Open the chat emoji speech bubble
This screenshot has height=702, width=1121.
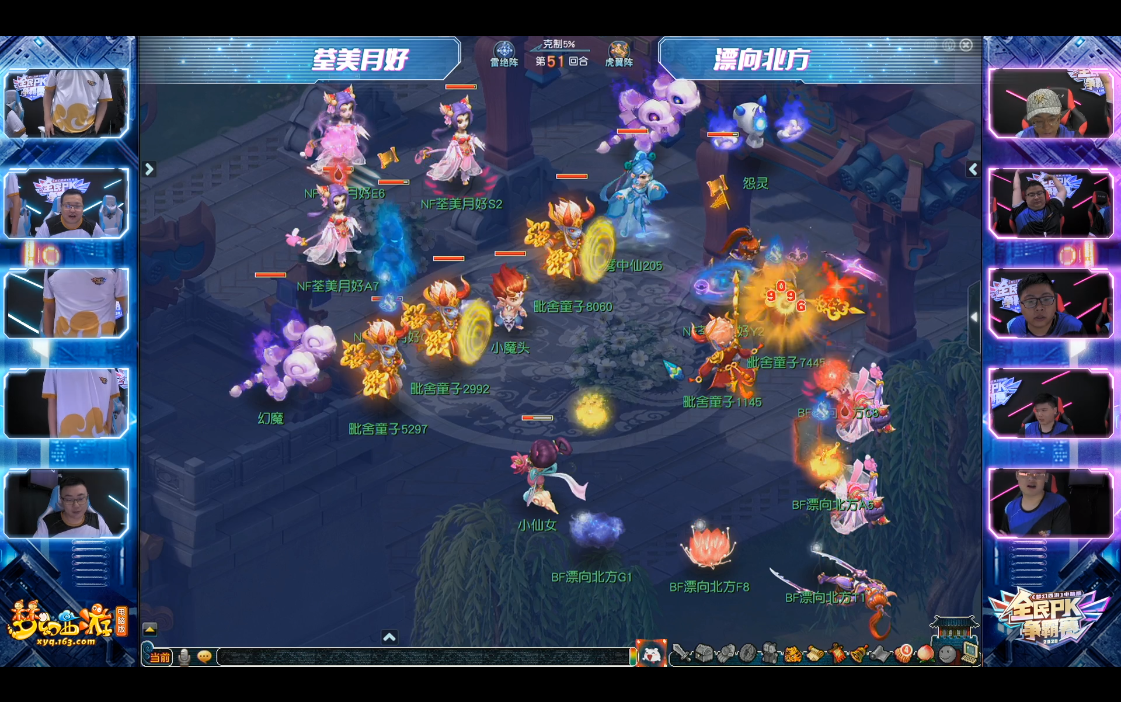(204, 657)
